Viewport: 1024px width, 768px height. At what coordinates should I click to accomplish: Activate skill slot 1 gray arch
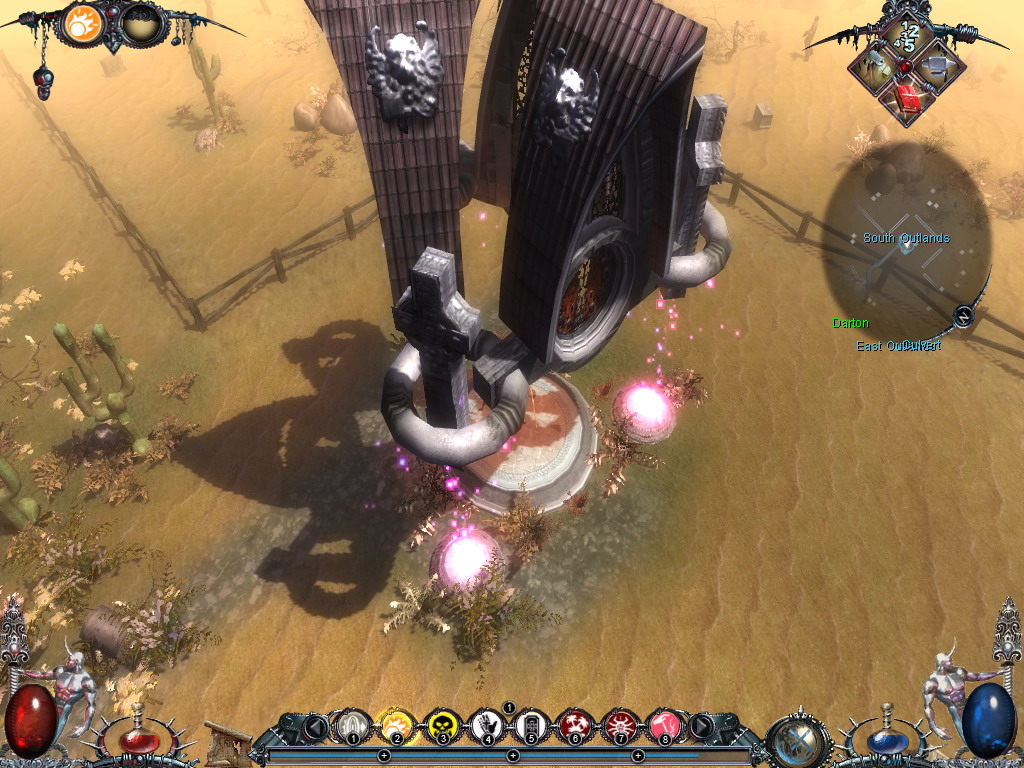coord(351,725)
